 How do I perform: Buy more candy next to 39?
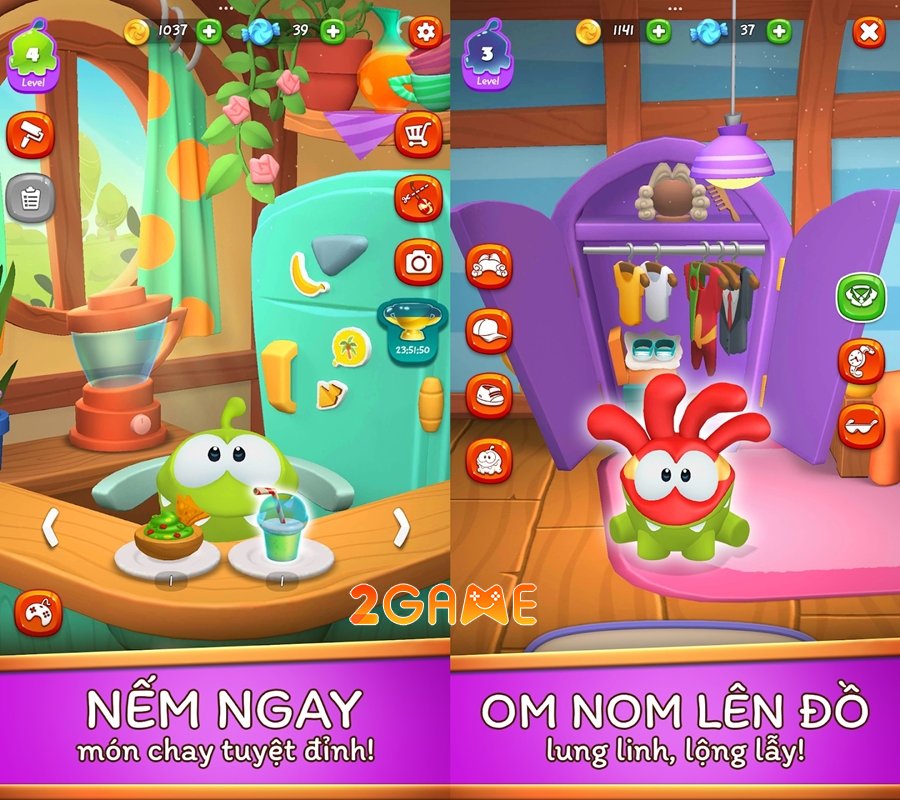tap(333, 31)
